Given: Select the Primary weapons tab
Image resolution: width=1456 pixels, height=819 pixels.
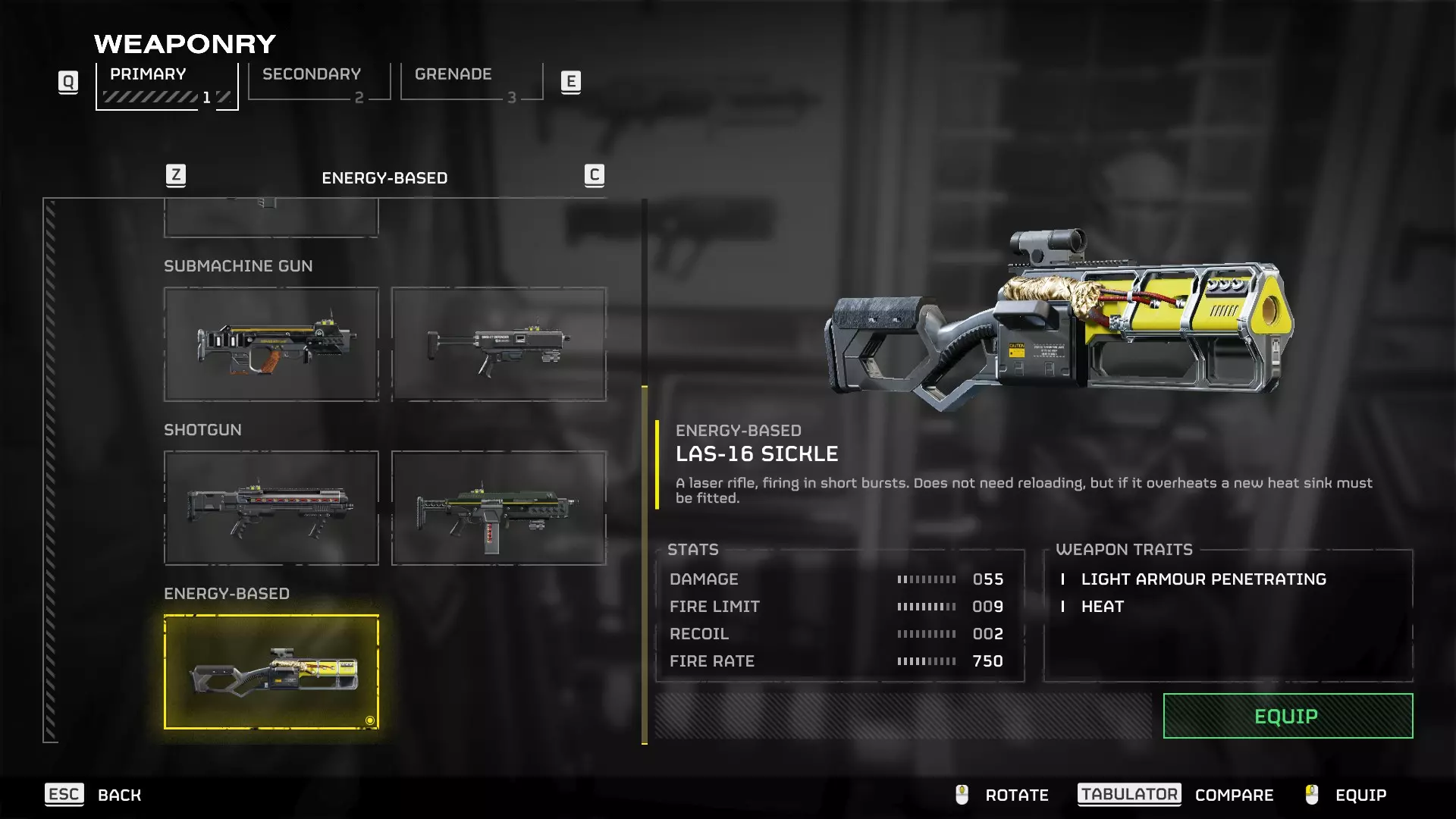Looking at the screenshot, I should pos(167,85).
